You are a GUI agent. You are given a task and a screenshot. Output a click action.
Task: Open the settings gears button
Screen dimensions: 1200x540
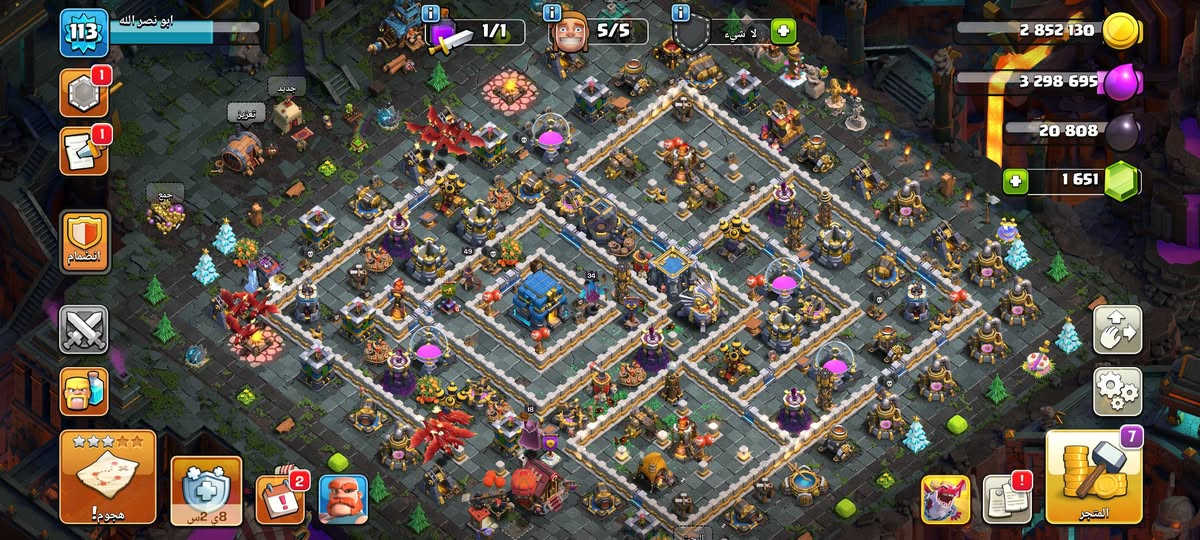coord(1117,391)
